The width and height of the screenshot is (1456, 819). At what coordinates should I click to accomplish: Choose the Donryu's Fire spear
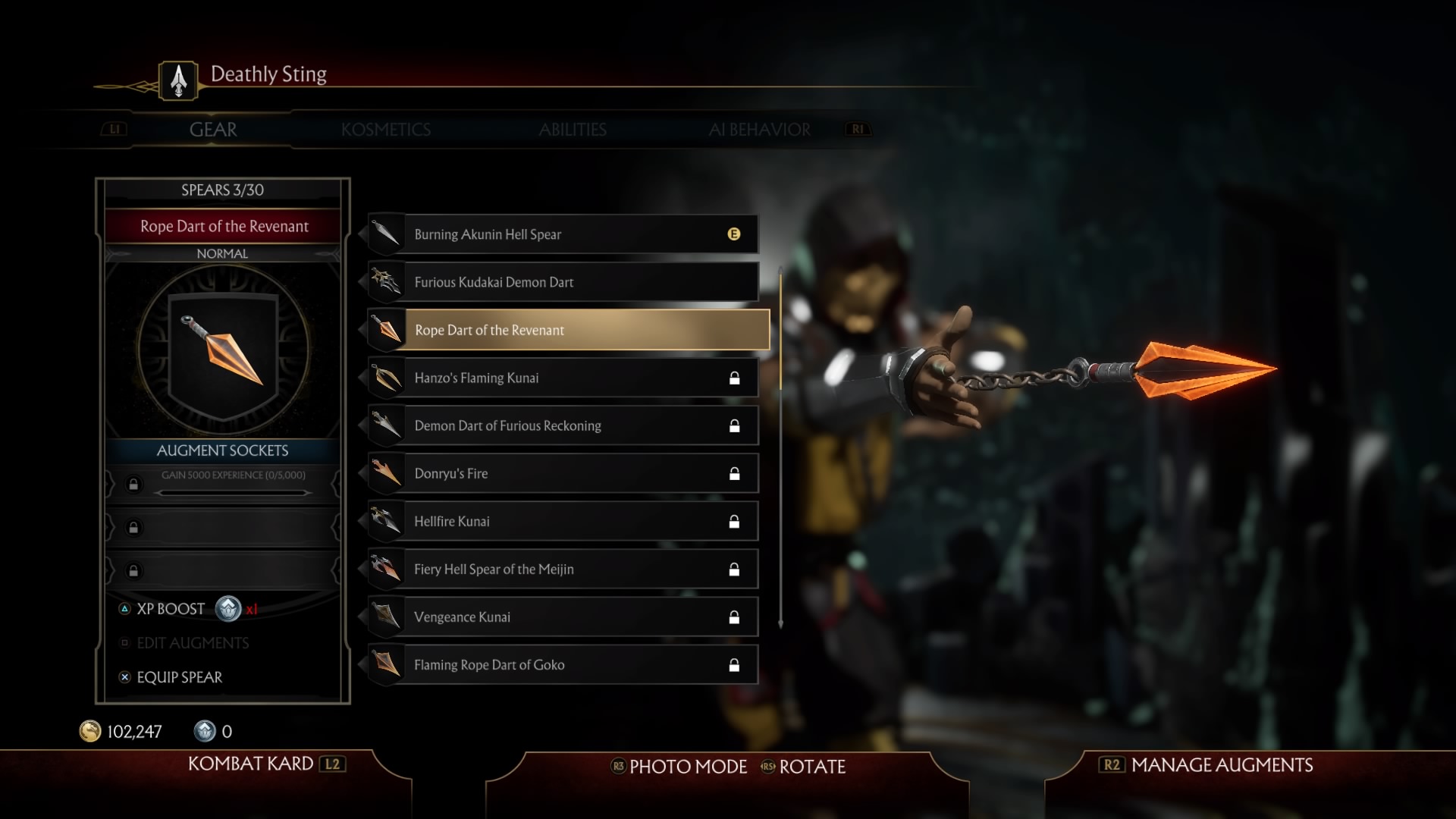point(563,473)
